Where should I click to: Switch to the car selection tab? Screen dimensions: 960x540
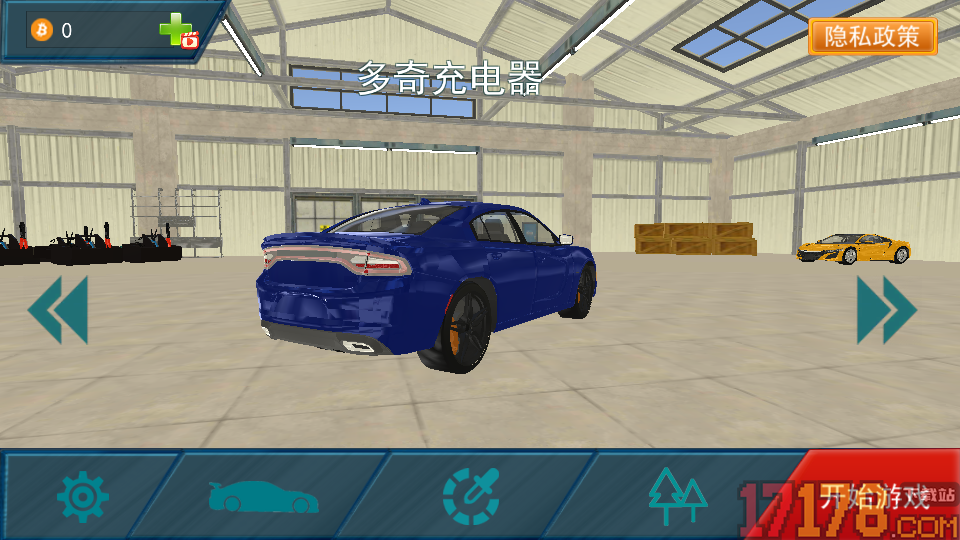point(264,496)
